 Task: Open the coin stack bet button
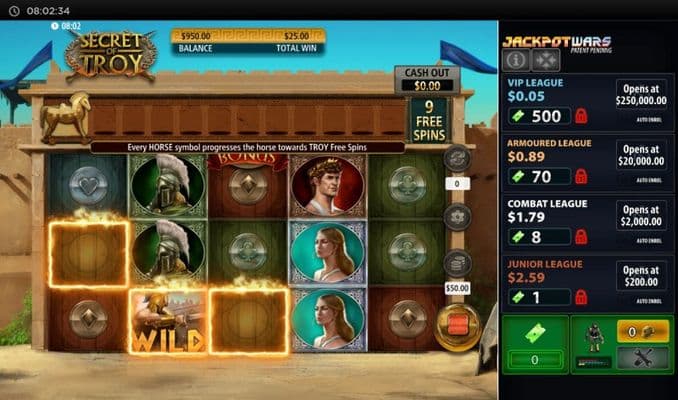pyautogui.click(x=456, y=263)
